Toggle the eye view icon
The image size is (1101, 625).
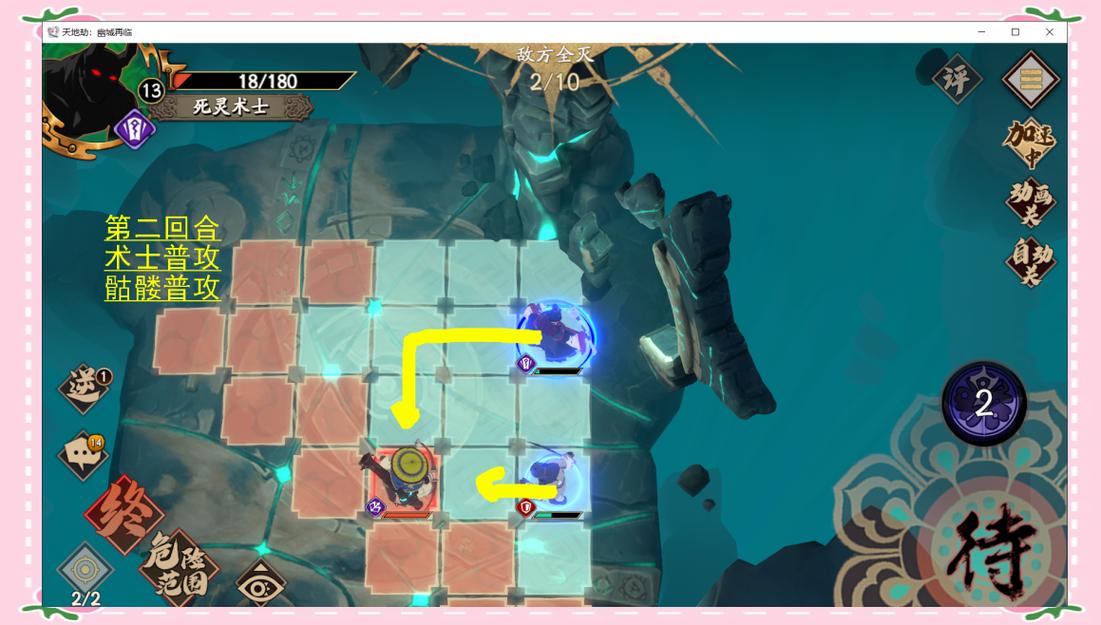coord(260,586)
